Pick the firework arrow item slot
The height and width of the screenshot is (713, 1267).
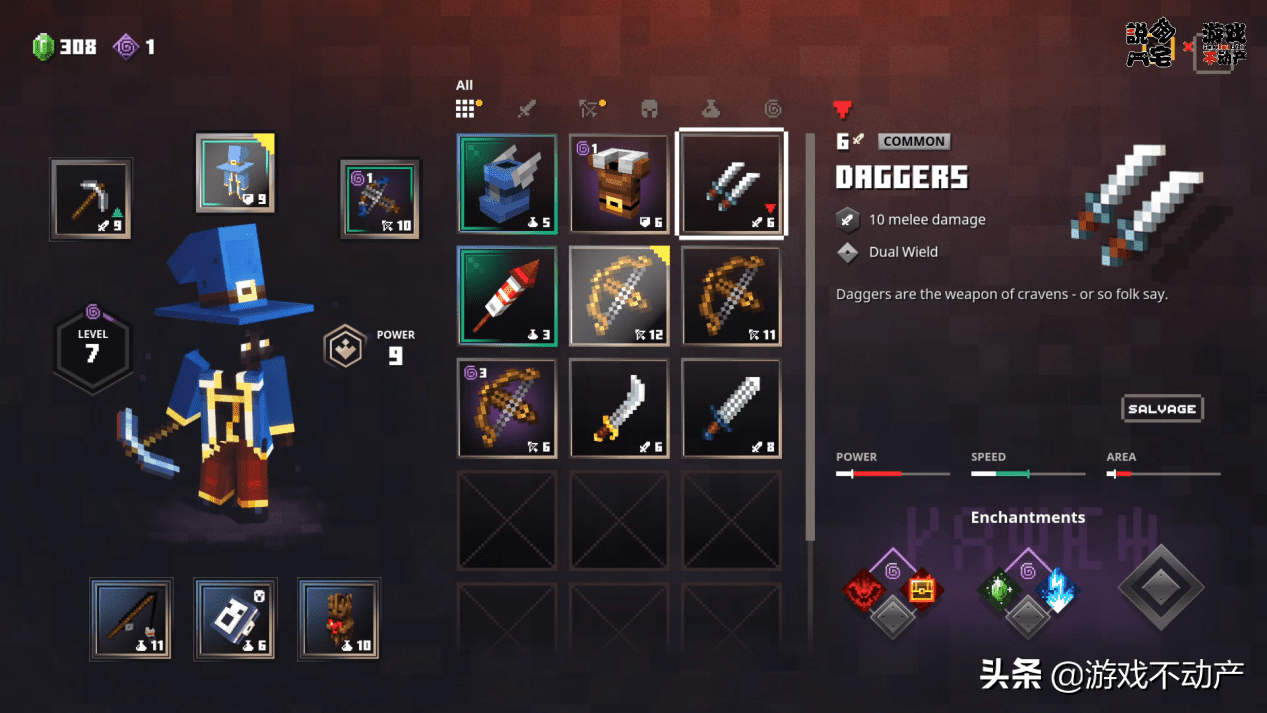pos(507,296)
